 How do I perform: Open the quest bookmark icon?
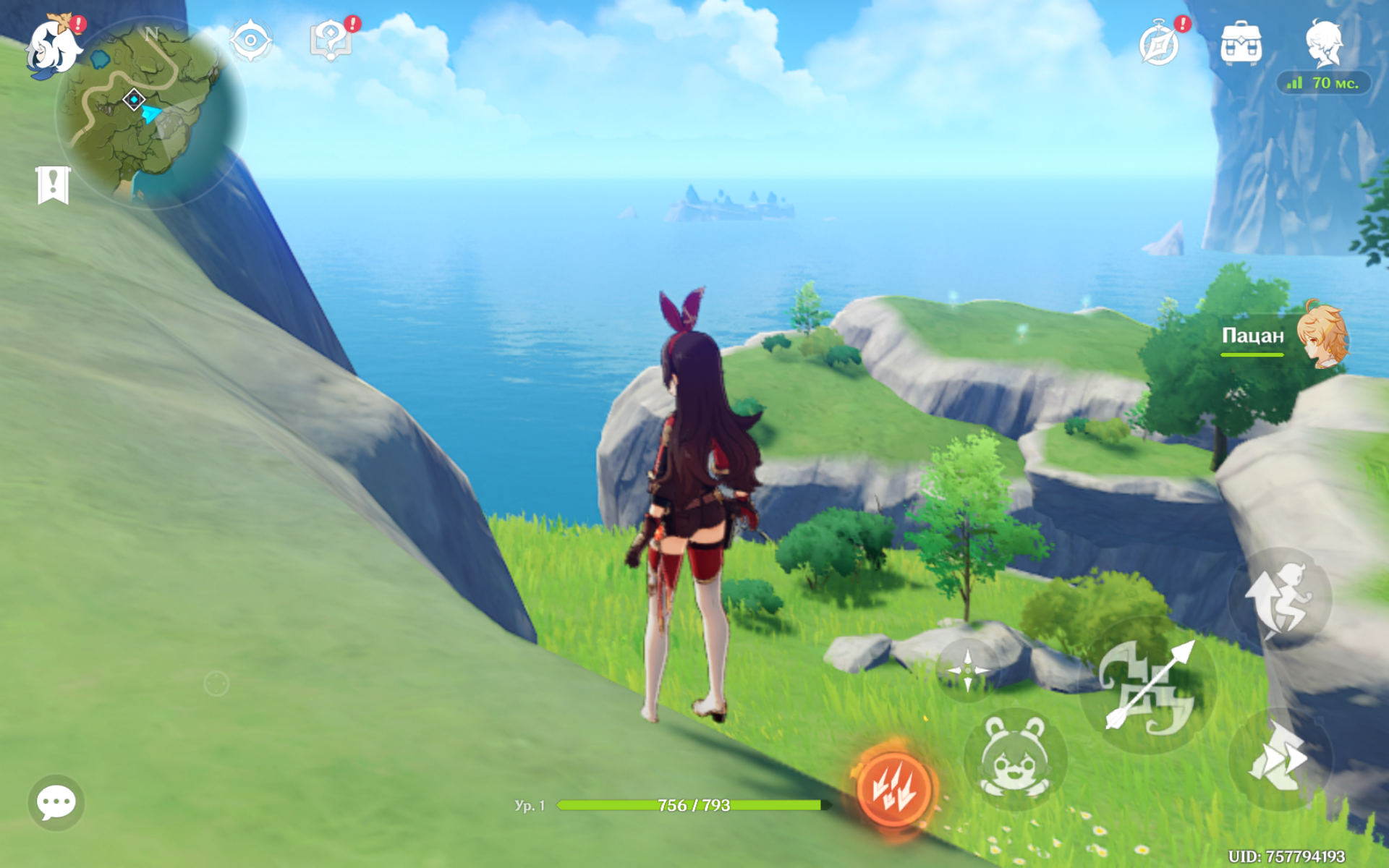(53, 185)
